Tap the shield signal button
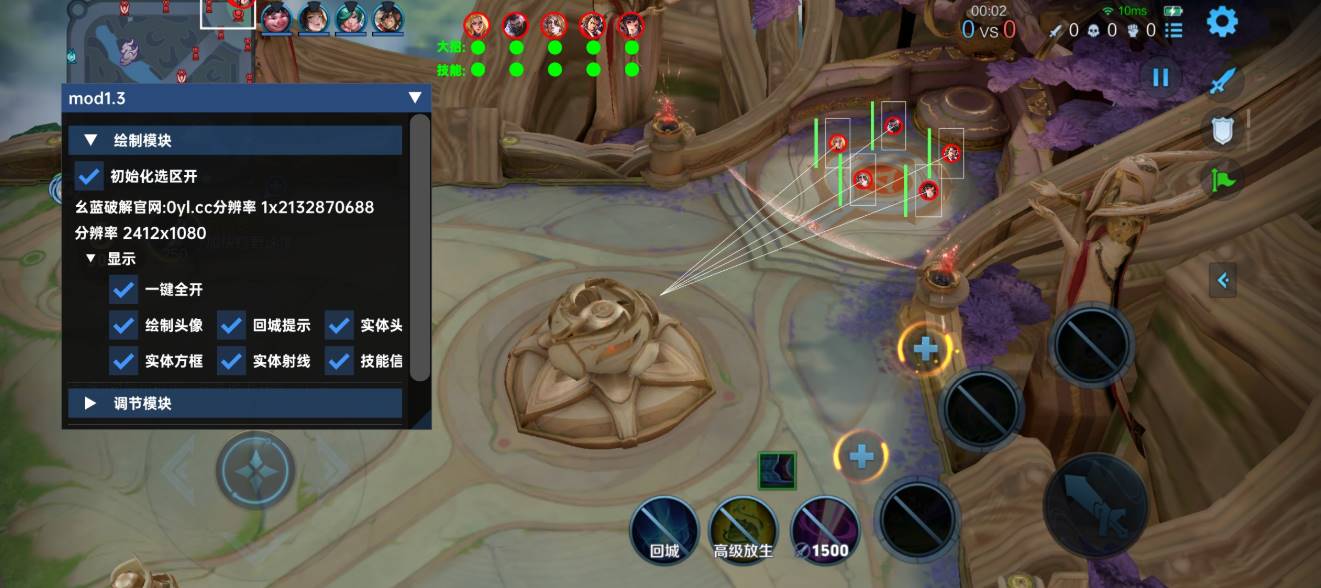The image size is (1321, 588). tap(1222, 129)
